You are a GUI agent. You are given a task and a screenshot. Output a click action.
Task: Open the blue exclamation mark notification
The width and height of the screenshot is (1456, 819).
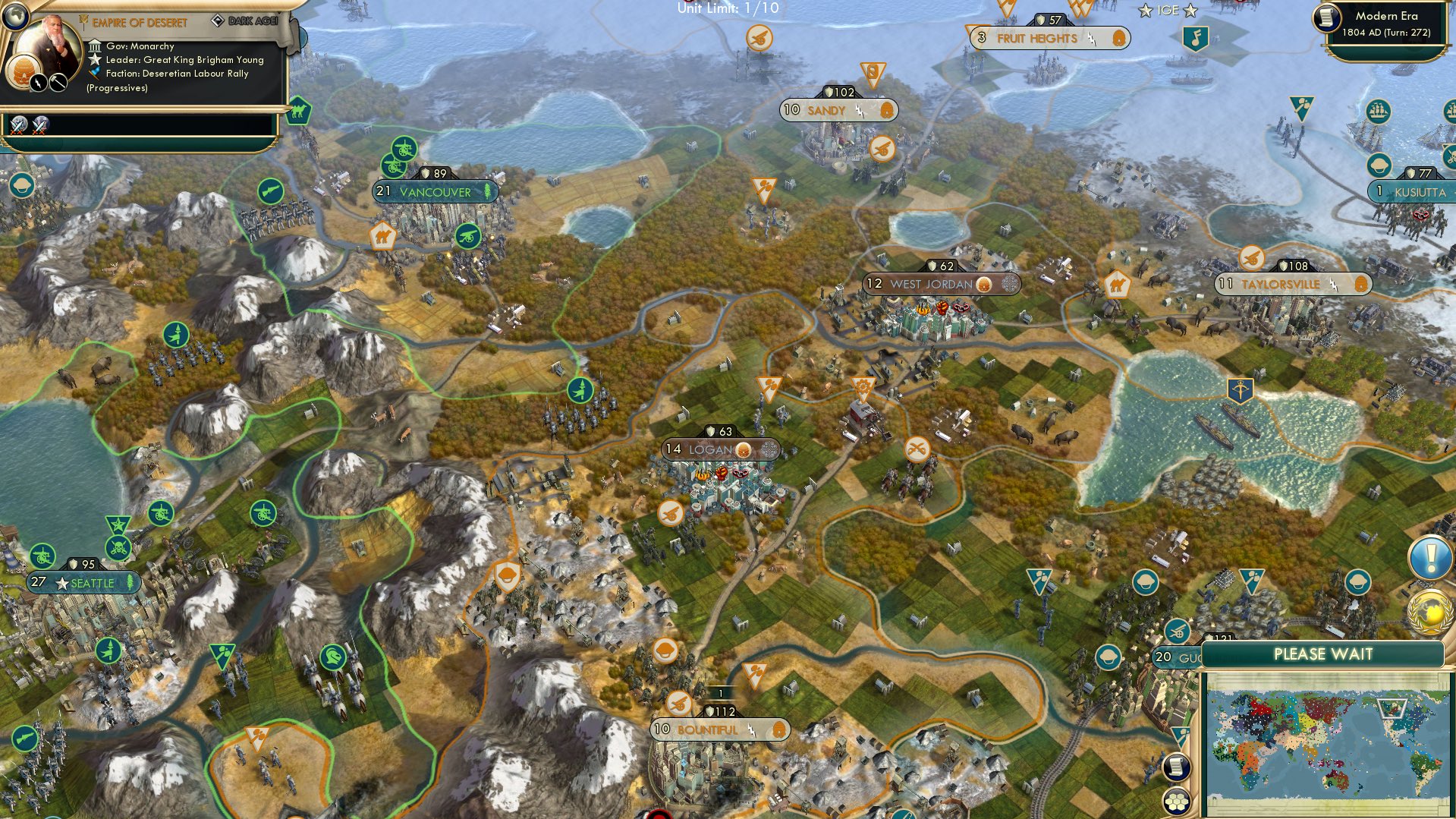click(x=1430, y=559)
